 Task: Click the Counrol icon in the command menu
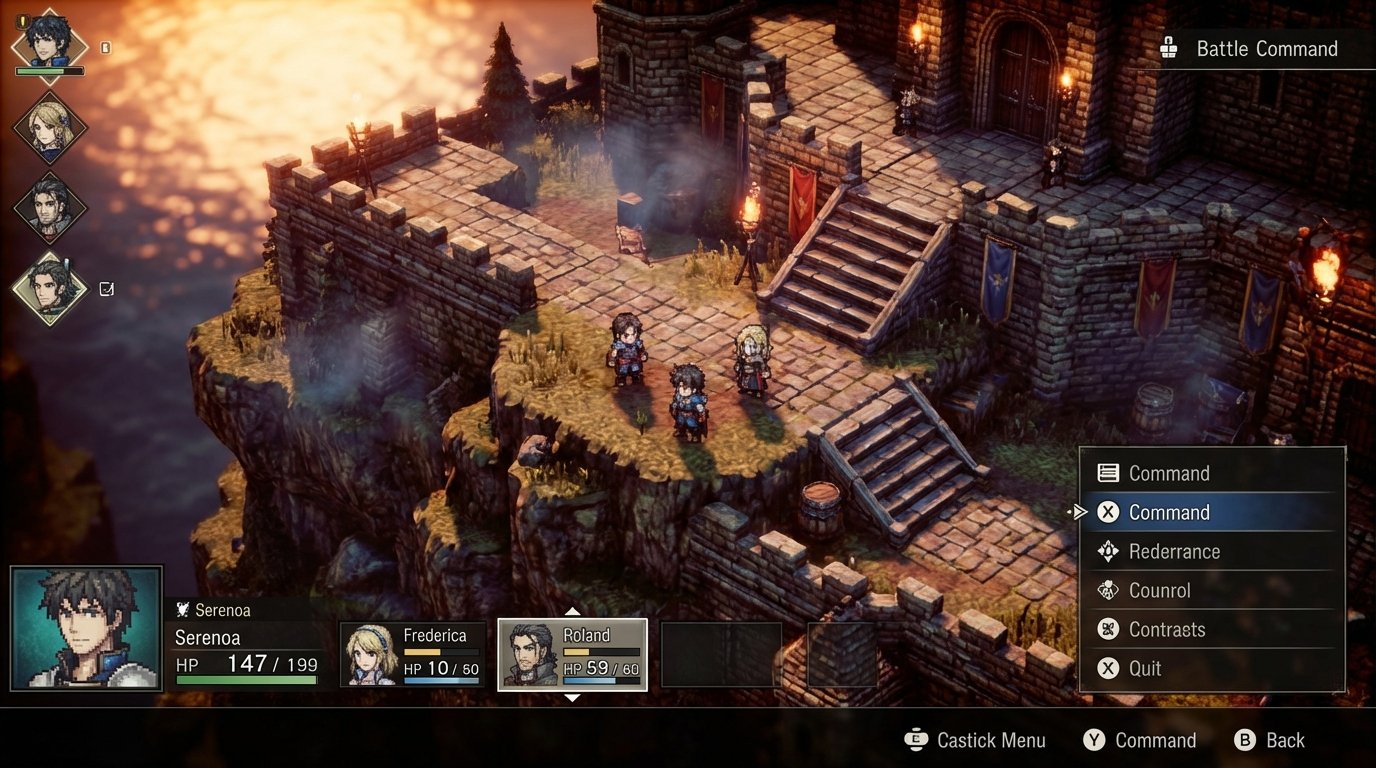[1108, 590]
